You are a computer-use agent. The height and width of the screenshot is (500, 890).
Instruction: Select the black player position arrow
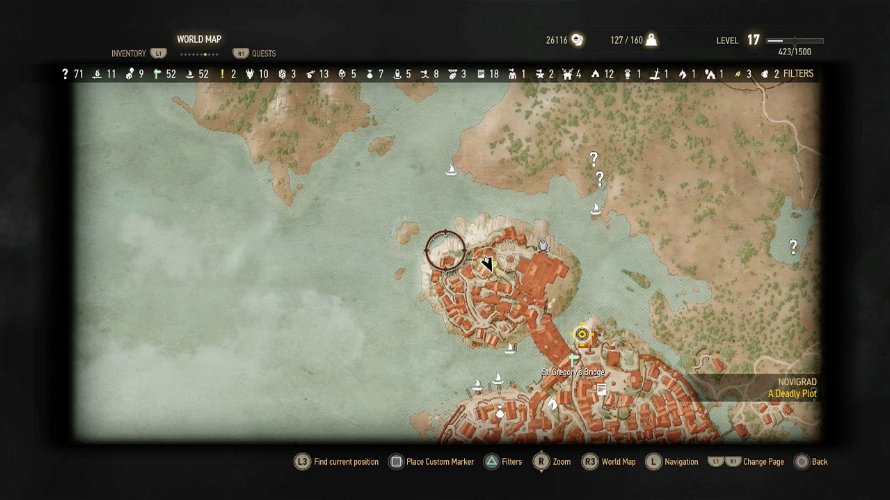[487, 264]
